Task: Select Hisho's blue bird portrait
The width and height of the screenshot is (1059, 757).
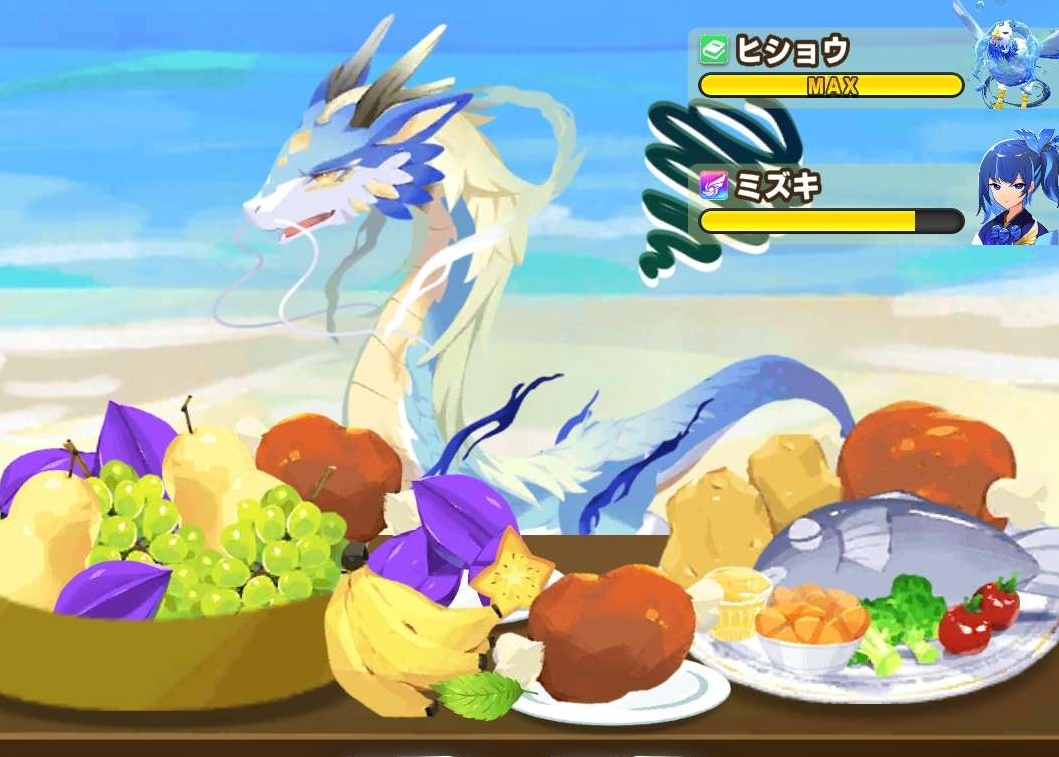Action: tap(1011, 57)
